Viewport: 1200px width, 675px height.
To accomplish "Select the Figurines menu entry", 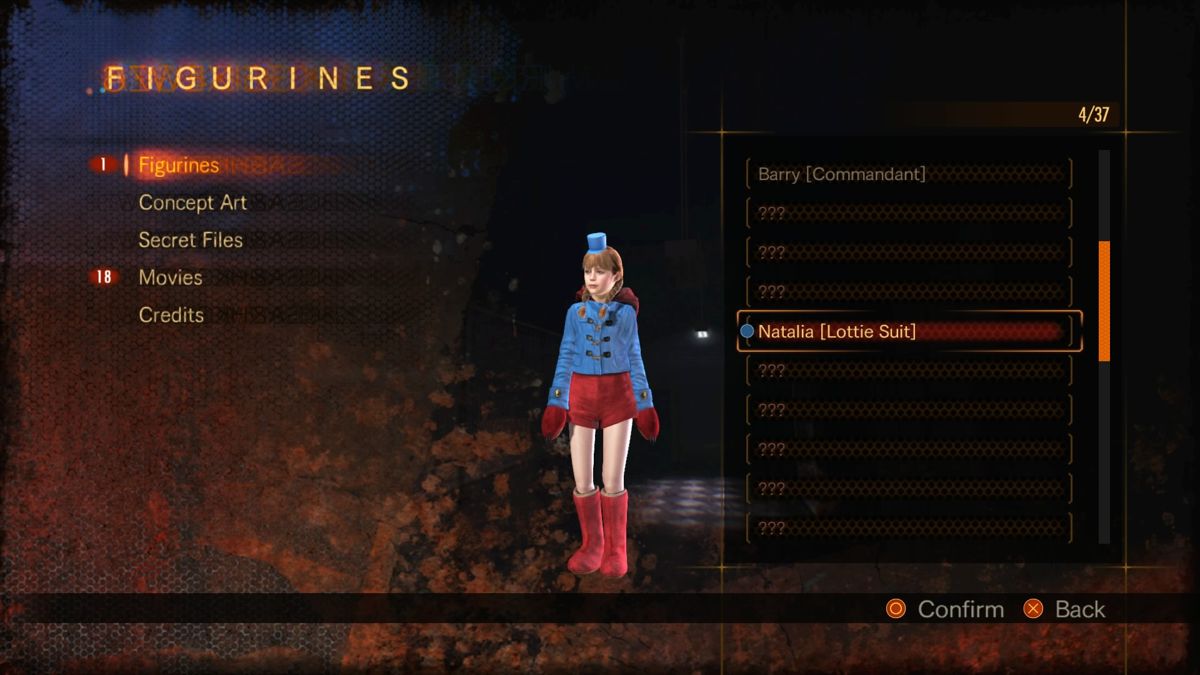I will [179, 165].
